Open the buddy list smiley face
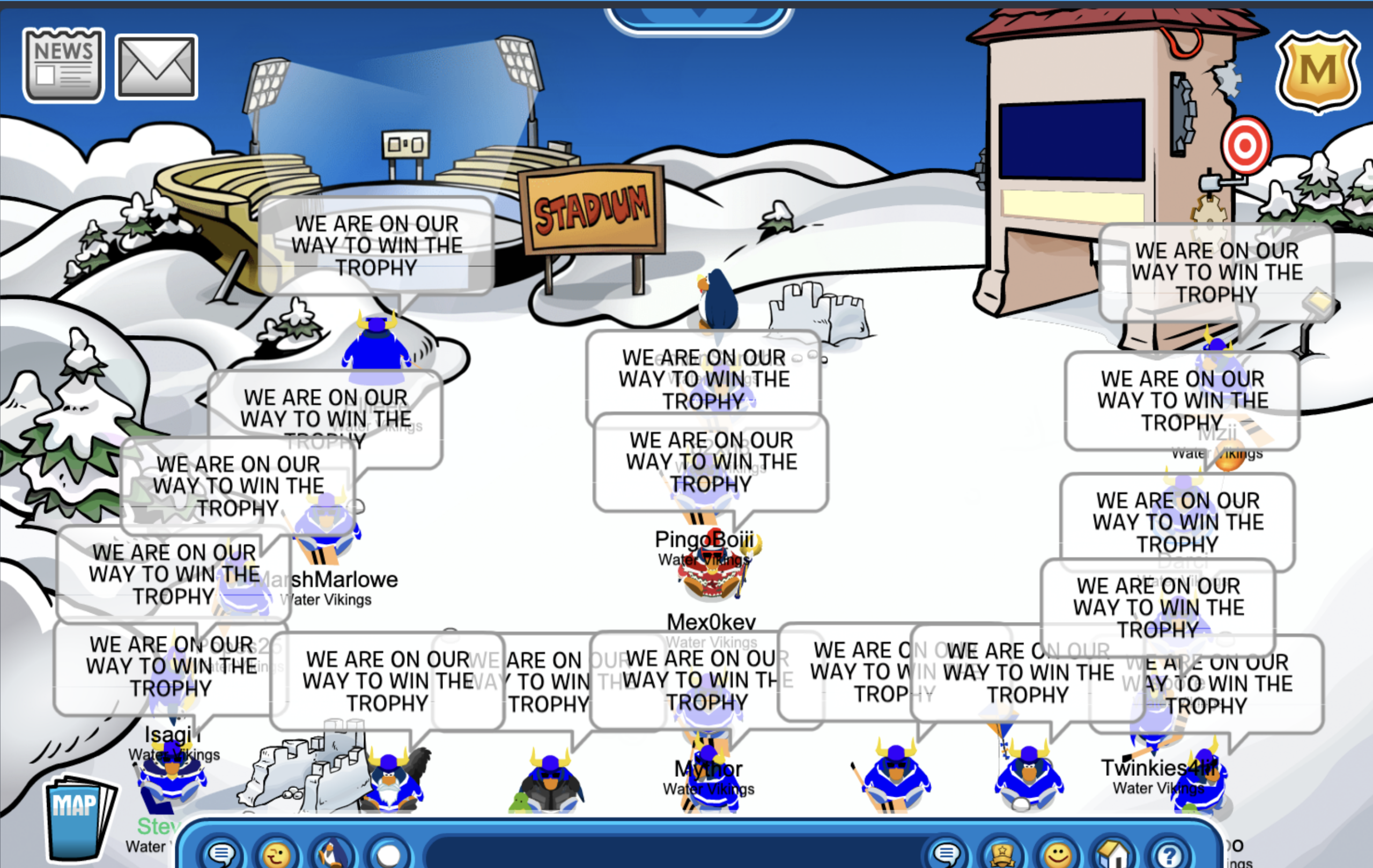 [x=1058, y=854]
